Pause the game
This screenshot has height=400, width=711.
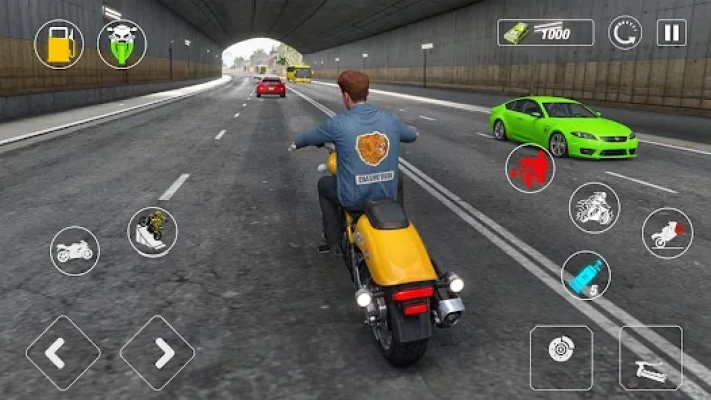pos(671,32)
